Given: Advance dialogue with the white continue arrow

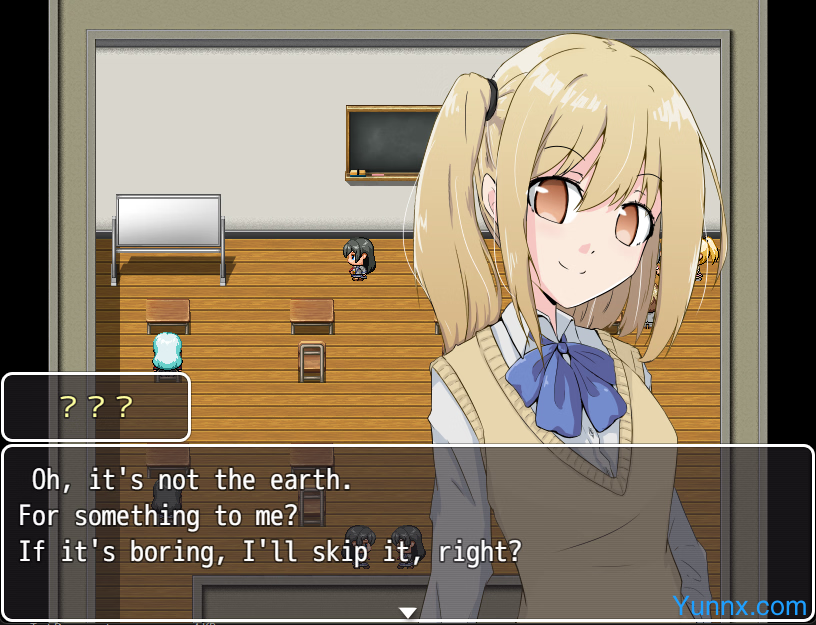Looking at the screenshot, I should 407,612.
